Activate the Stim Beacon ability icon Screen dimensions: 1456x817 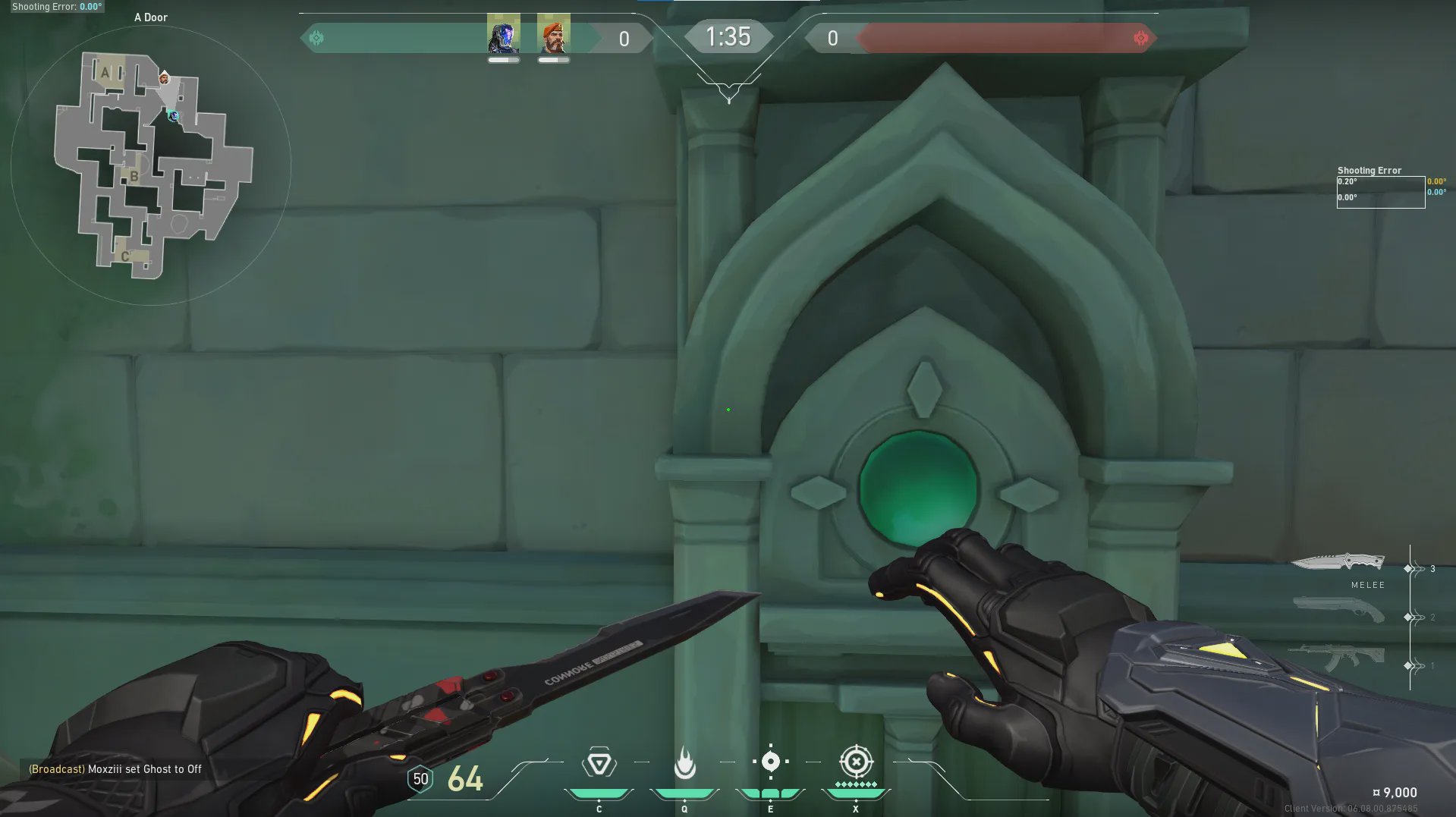tap(599, 762)
